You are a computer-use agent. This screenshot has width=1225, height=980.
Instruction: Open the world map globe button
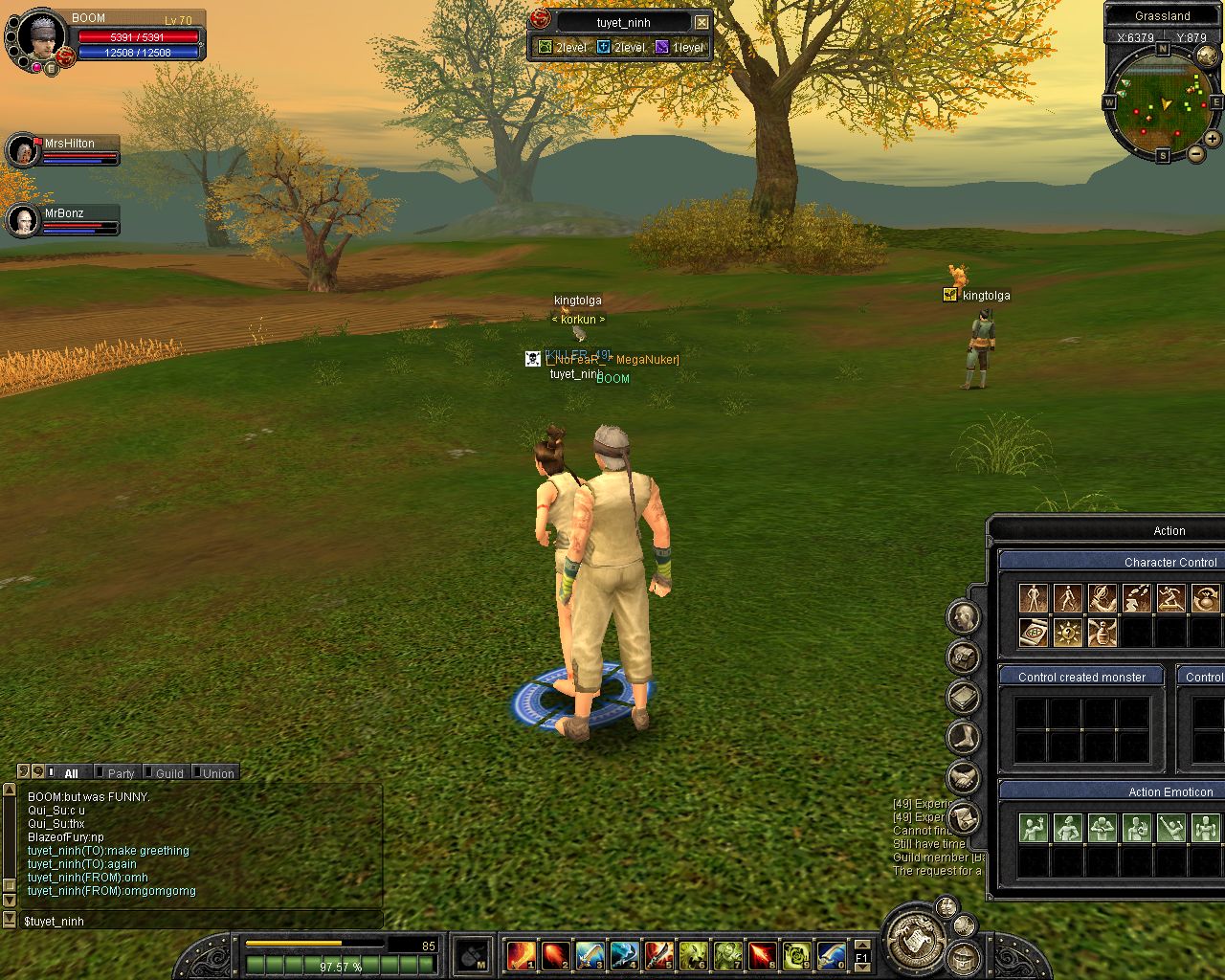coord(1207,57)
